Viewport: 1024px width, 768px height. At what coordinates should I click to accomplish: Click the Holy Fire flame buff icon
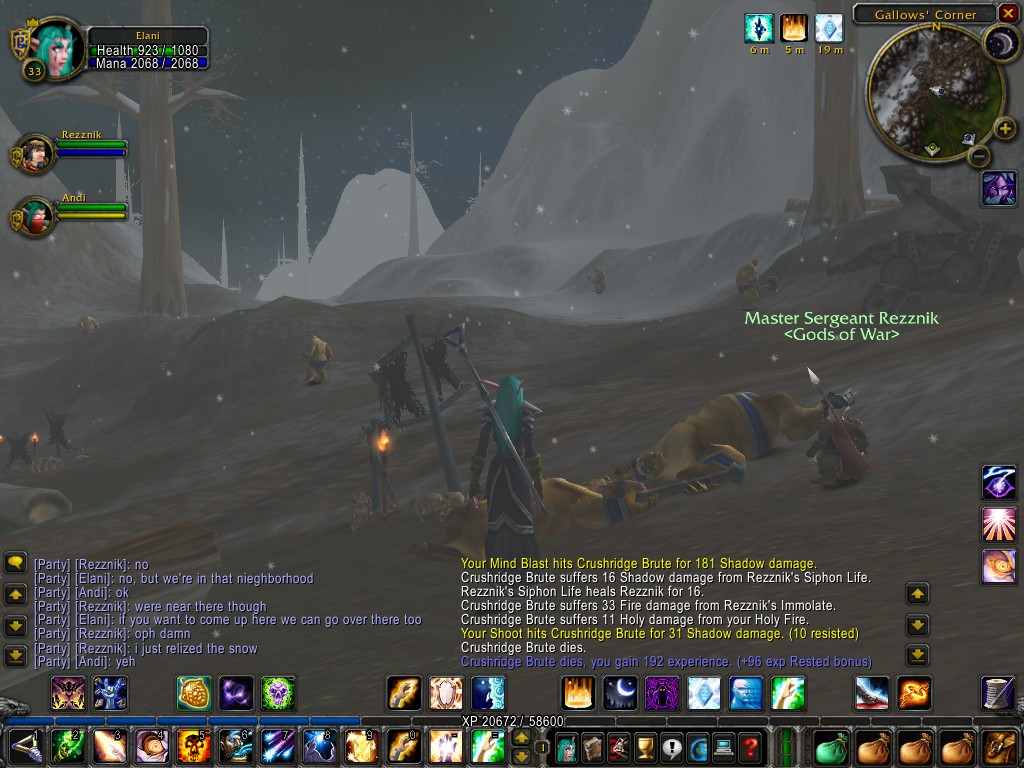tap(794, 28)
